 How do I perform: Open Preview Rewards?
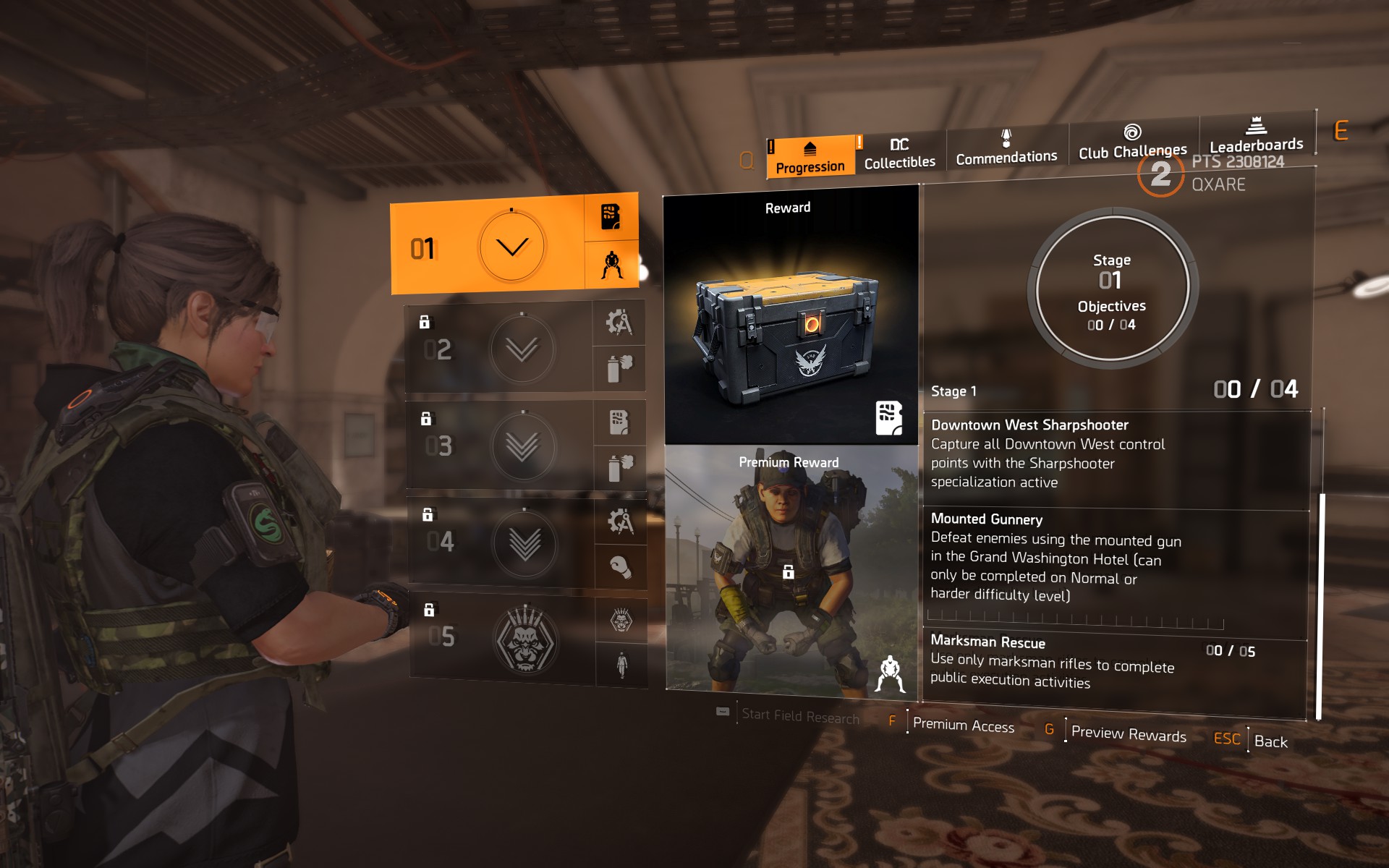[1128, 733]
